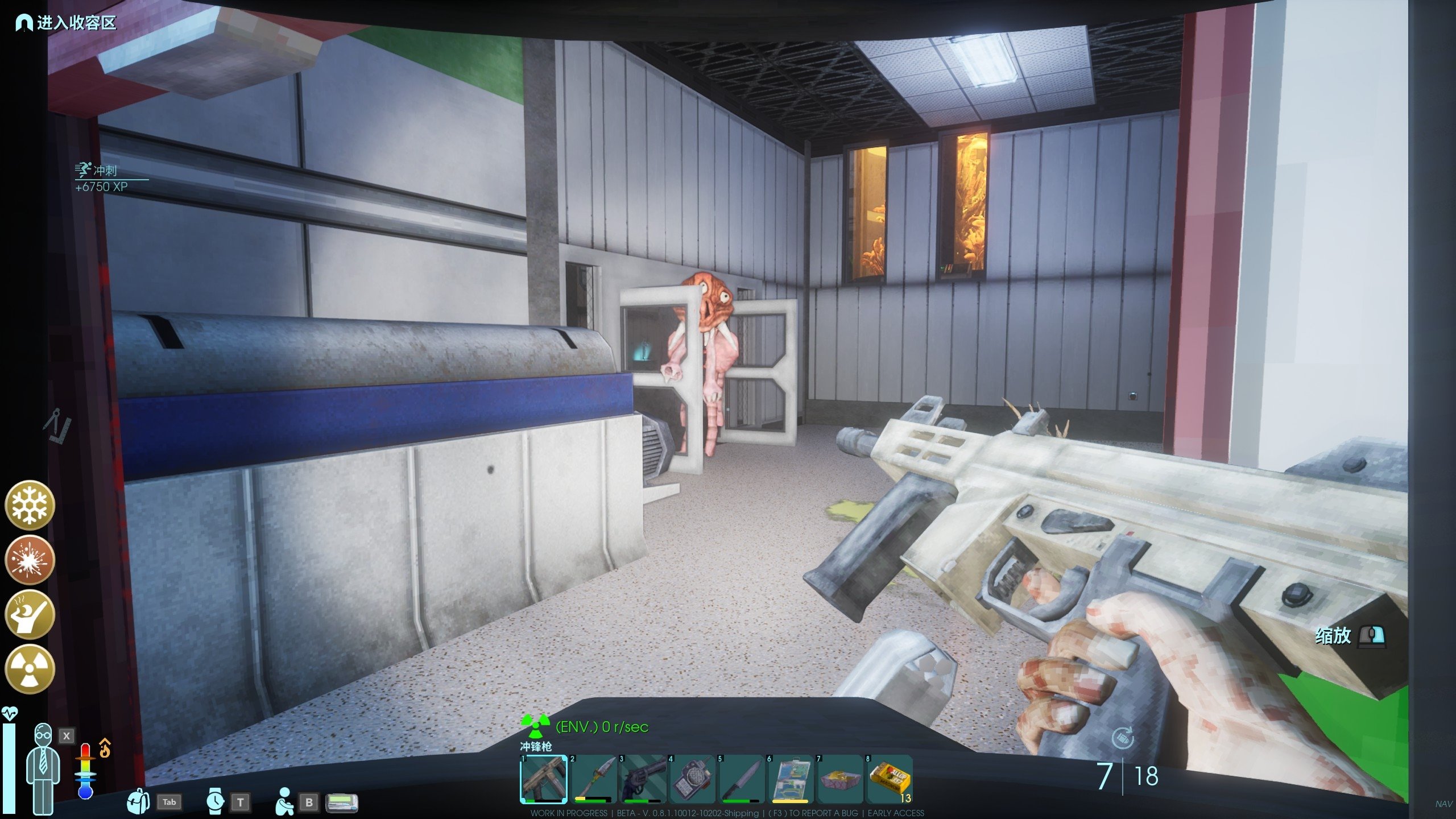
Task: Click the wristwatch icon
Action: click(x=215, y=801)
